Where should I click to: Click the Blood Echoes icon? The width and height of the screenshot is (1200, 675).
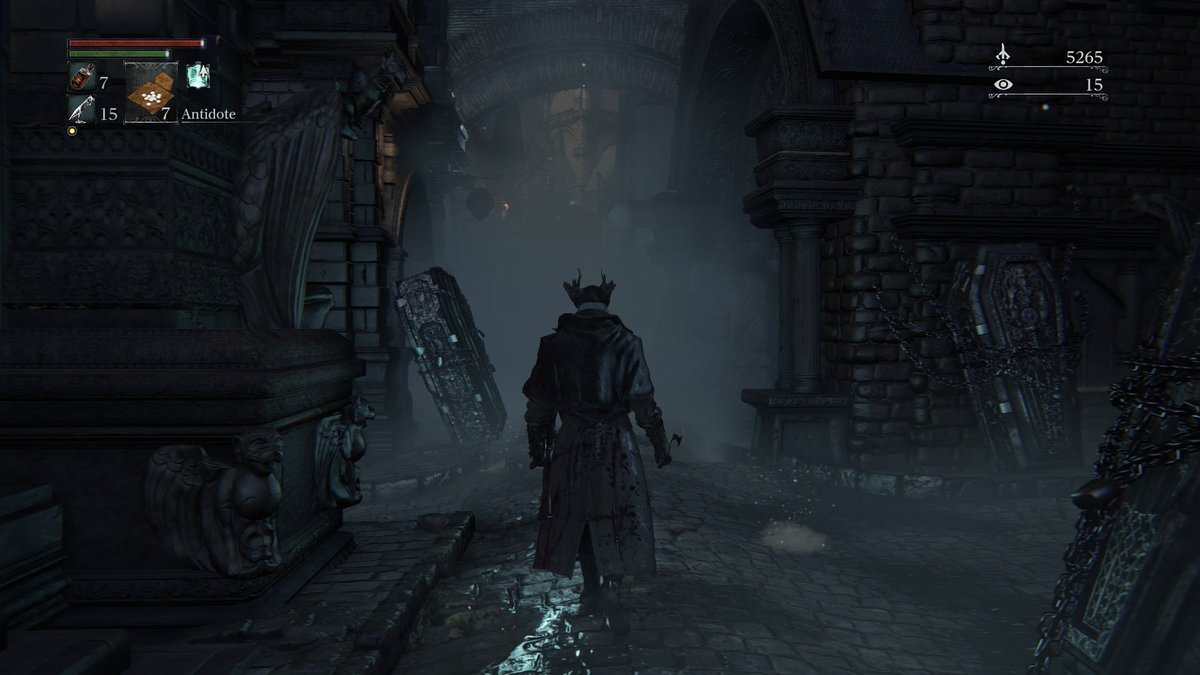pyautogui.click(x=1003, y=56)
